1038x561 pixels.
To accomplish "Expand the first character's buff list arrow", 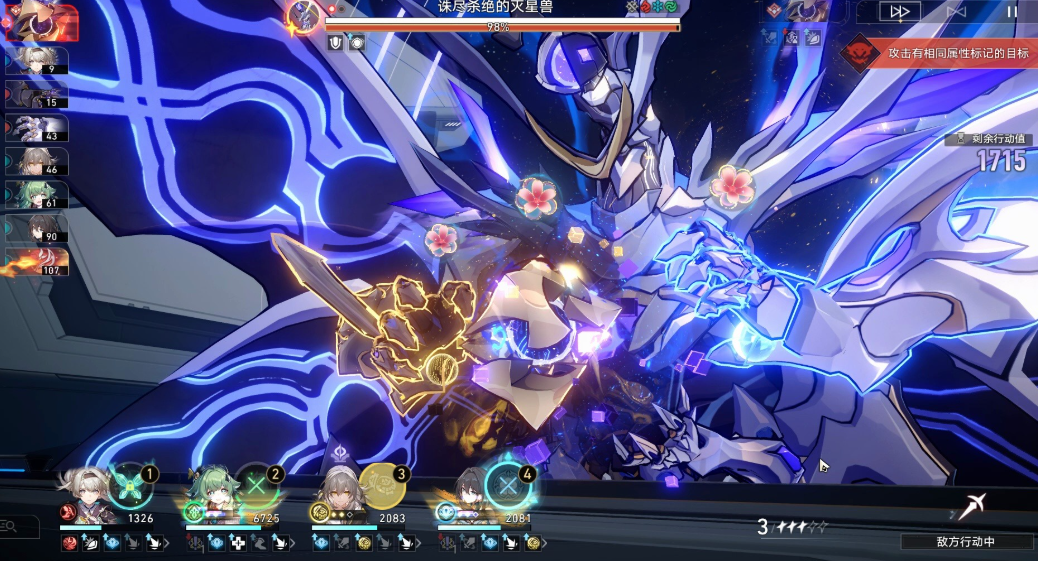I will pos(166,543).
